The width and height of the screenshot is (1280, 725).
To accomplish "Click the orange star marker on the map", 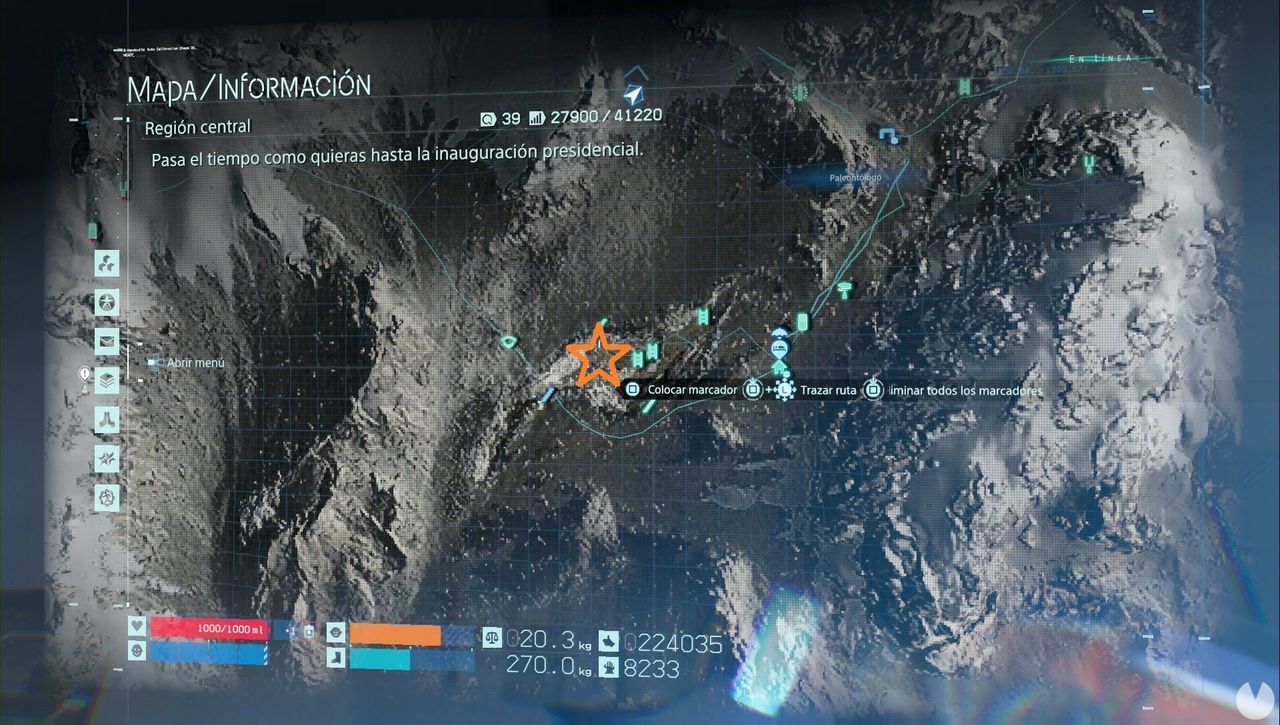I will click(x=600, y=355).
